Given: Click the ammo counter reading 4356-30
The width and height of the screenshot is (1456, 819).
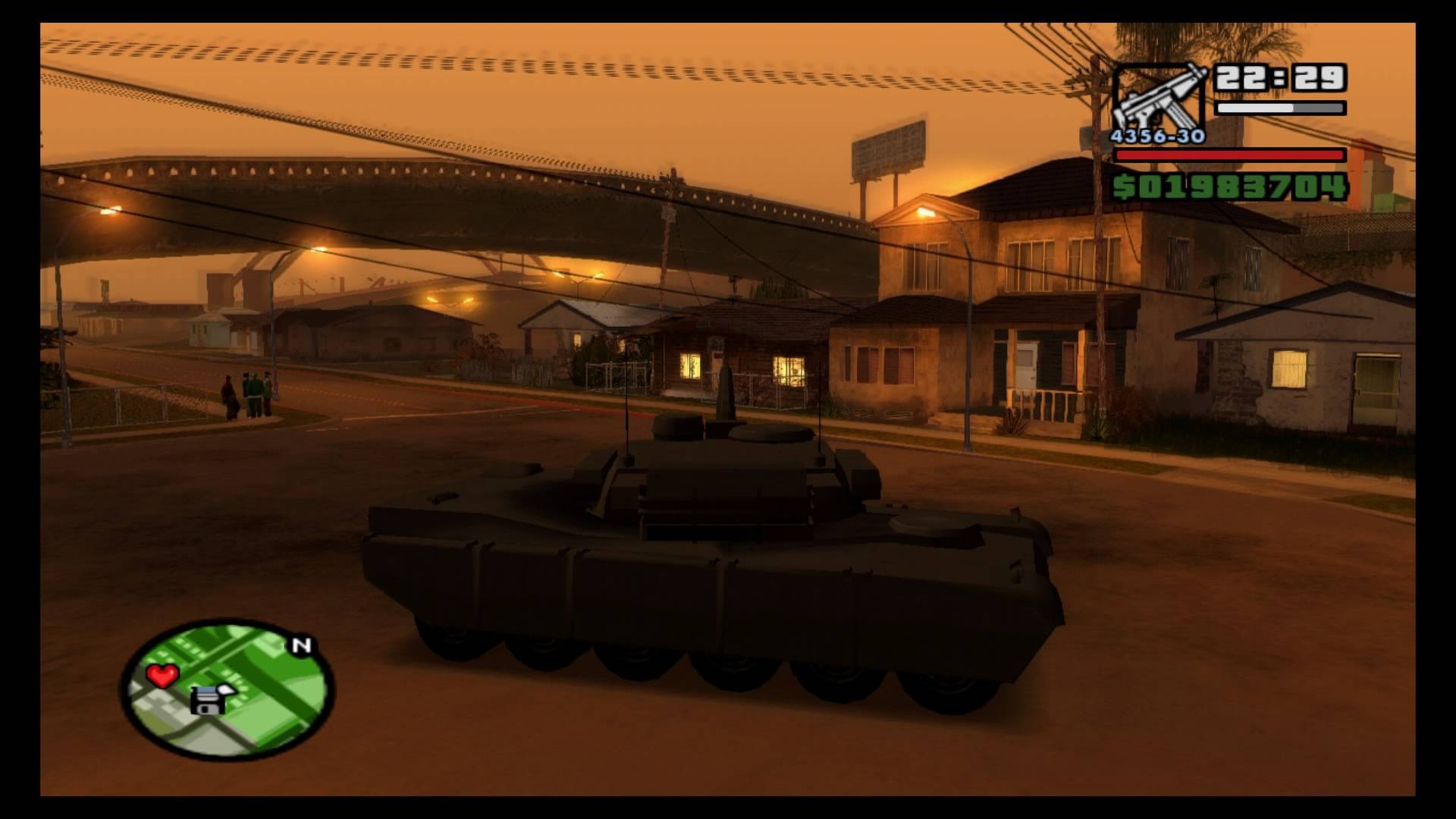Looking at the screenshot, I should tap(1156, 136).
